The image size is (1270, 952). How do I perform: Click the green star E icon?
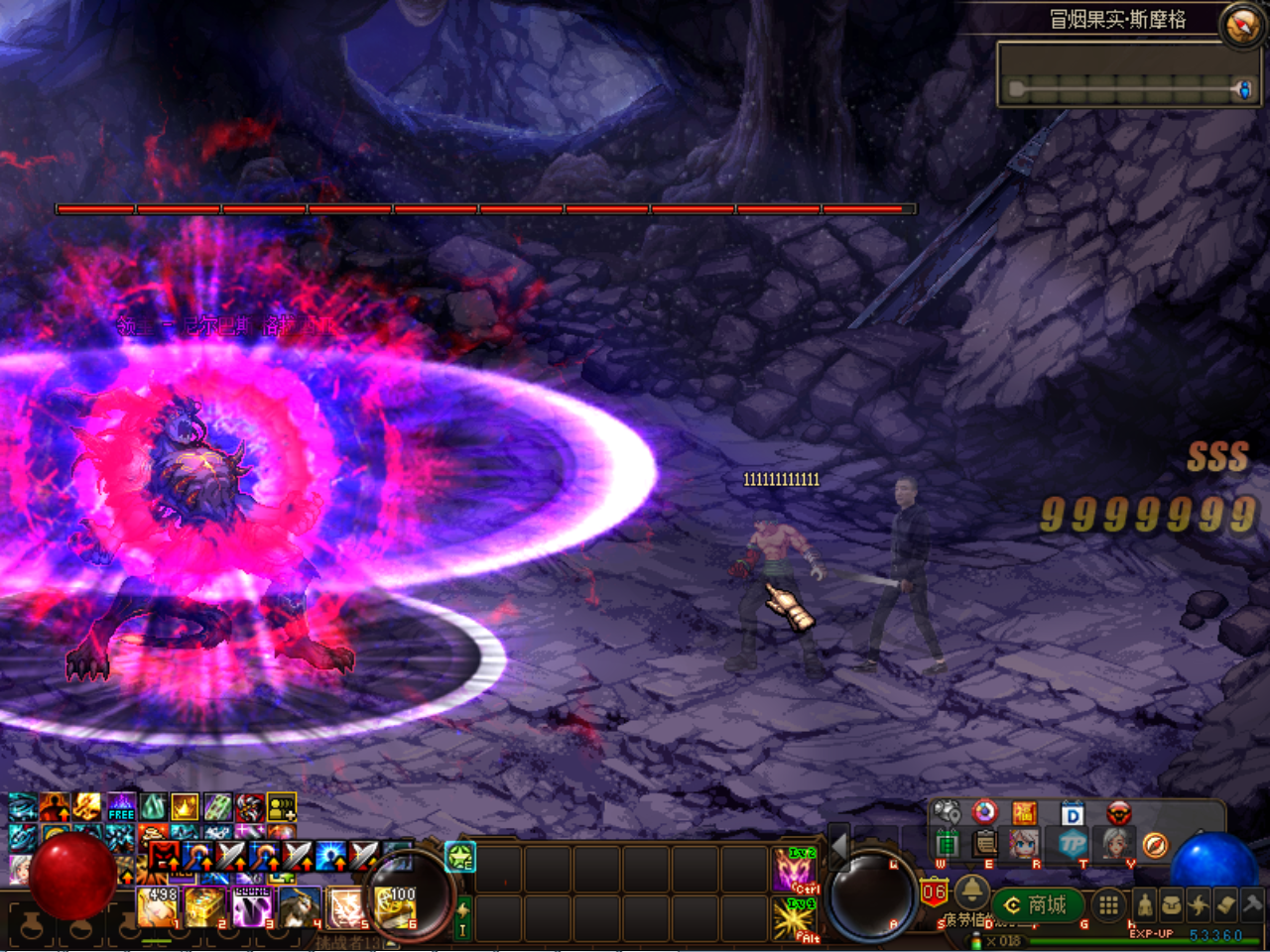[460, 856]
